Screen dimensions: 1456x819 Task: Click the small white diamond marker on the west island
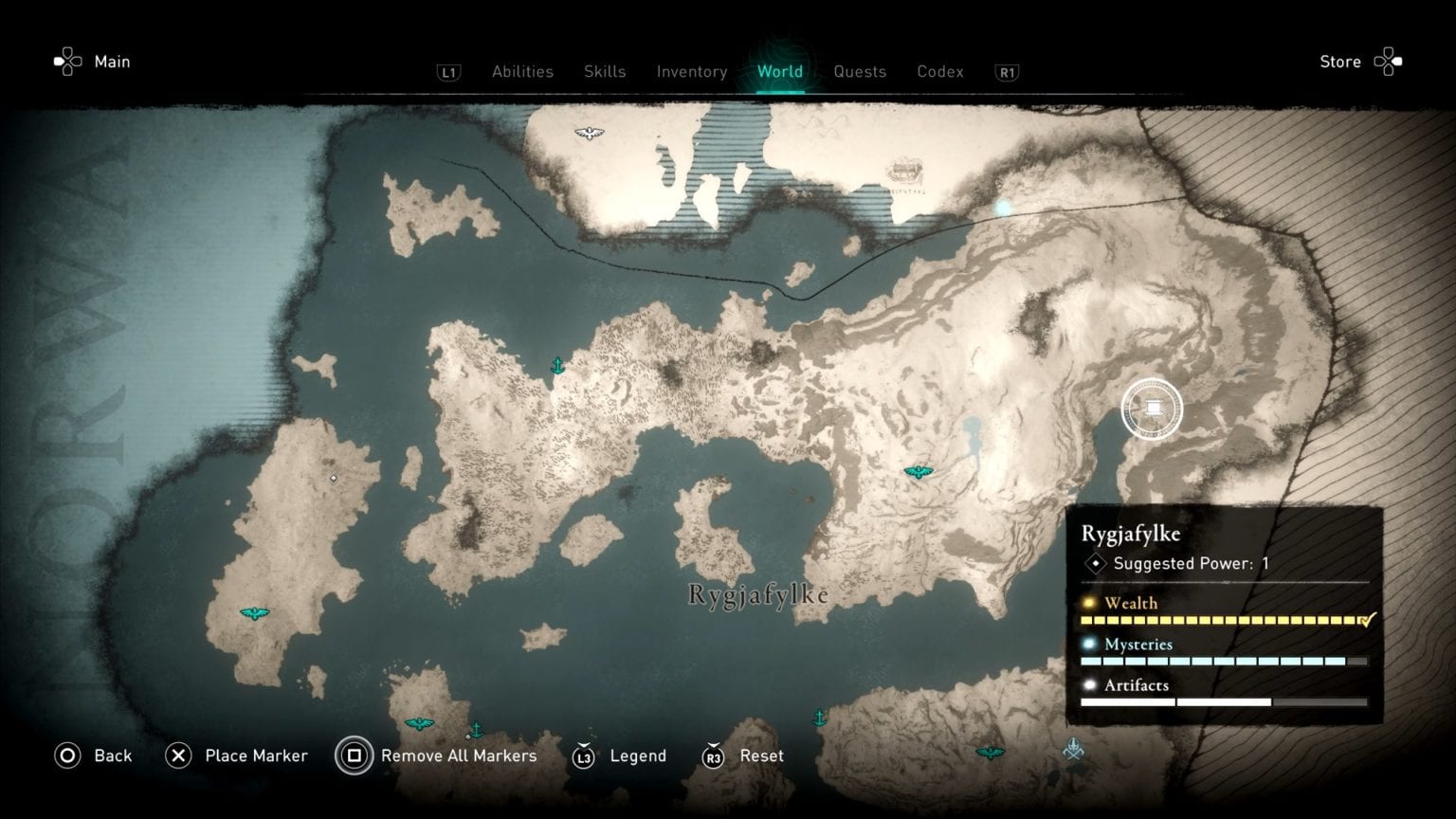coord(333,478)
